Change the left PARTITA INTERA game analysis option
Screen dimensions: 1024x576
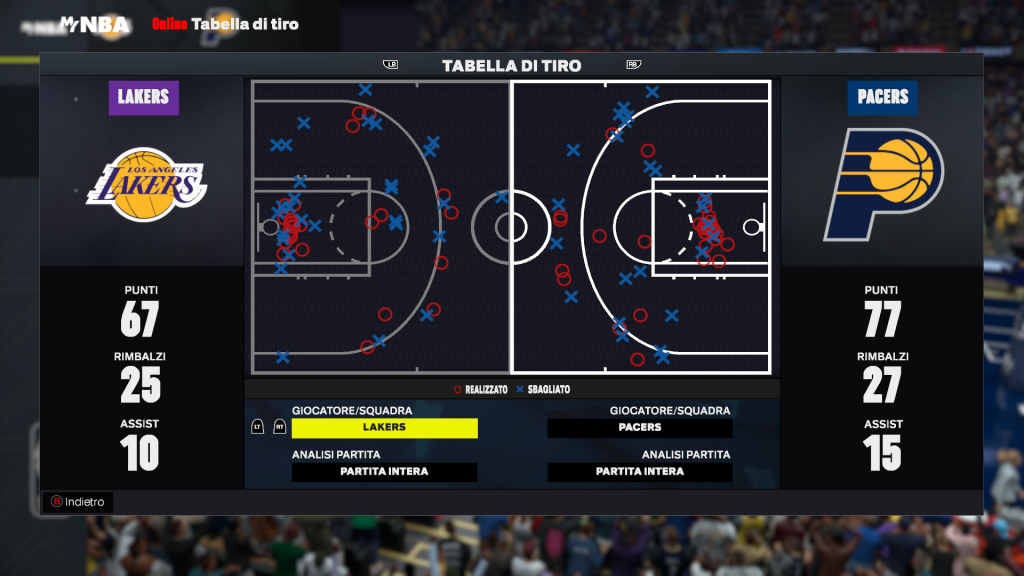tap(385, 472)
